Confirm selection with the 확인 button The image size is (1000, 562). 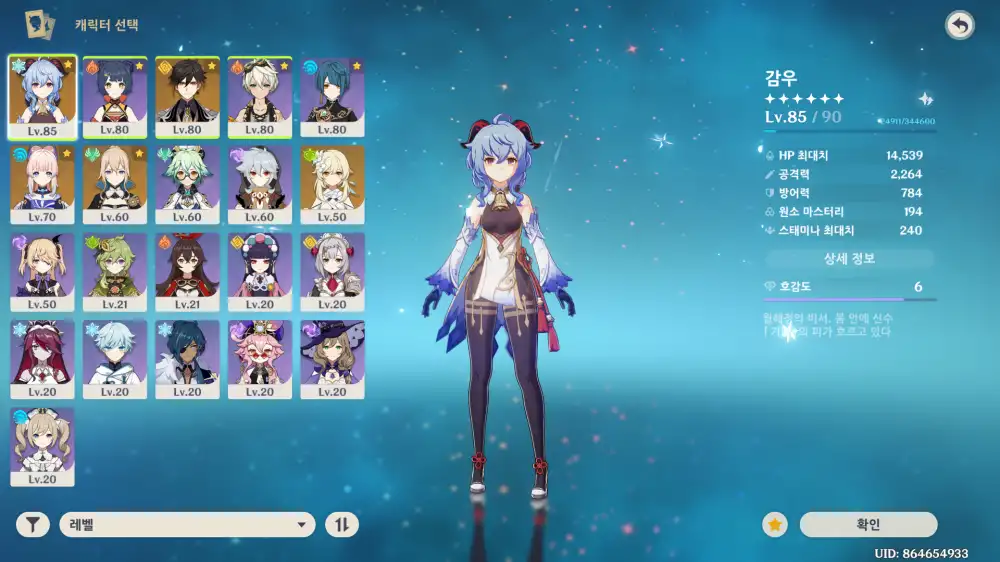[x=868, y=524]
